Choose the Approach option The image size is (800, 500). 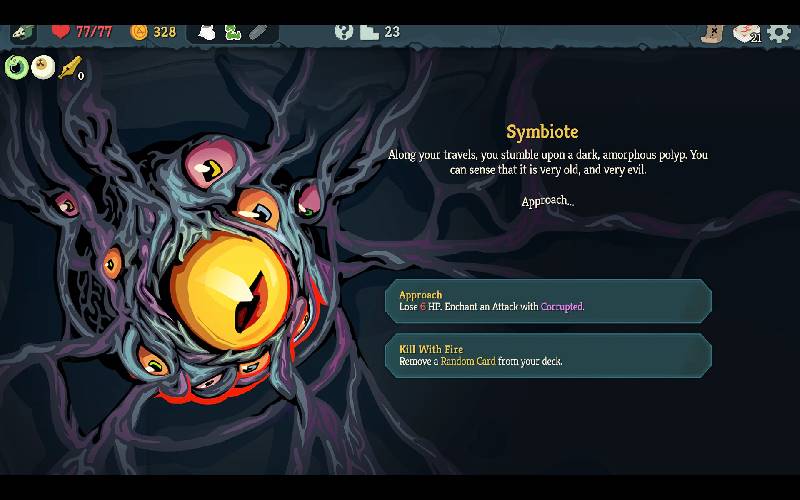[548, 301]
